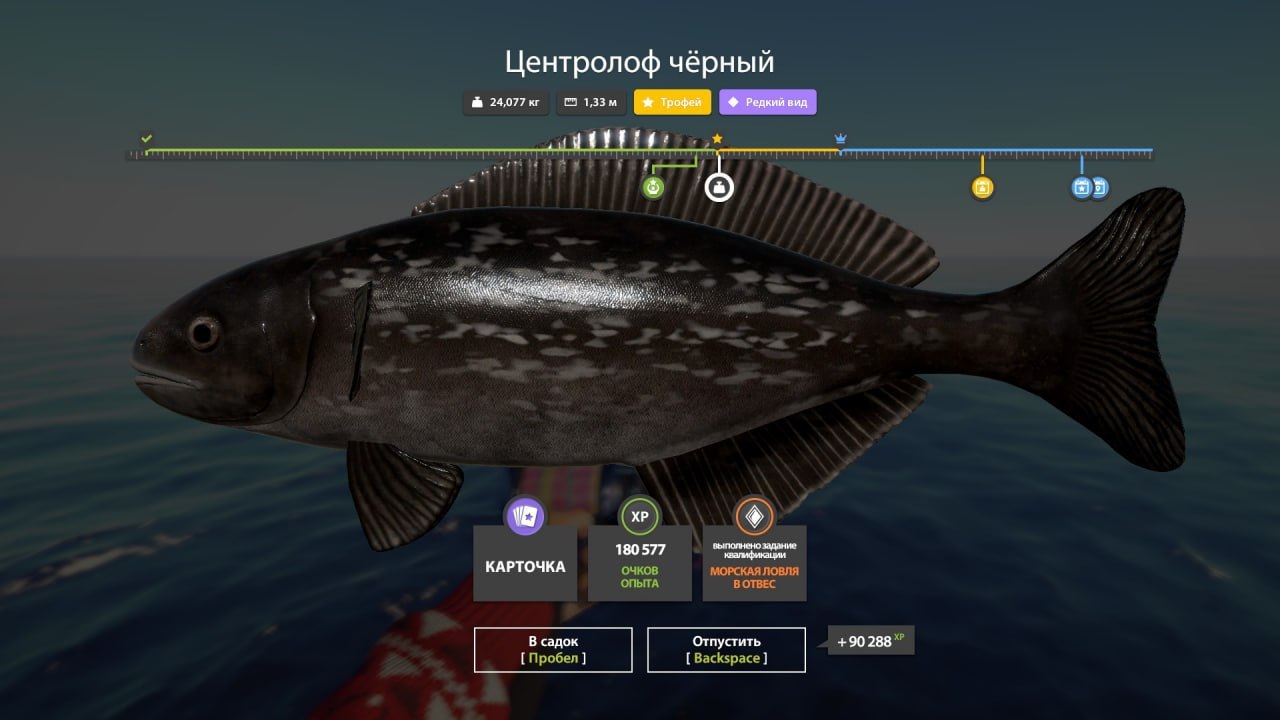Click the weight icon on the 24,077 кг badge

click(479, 101)
